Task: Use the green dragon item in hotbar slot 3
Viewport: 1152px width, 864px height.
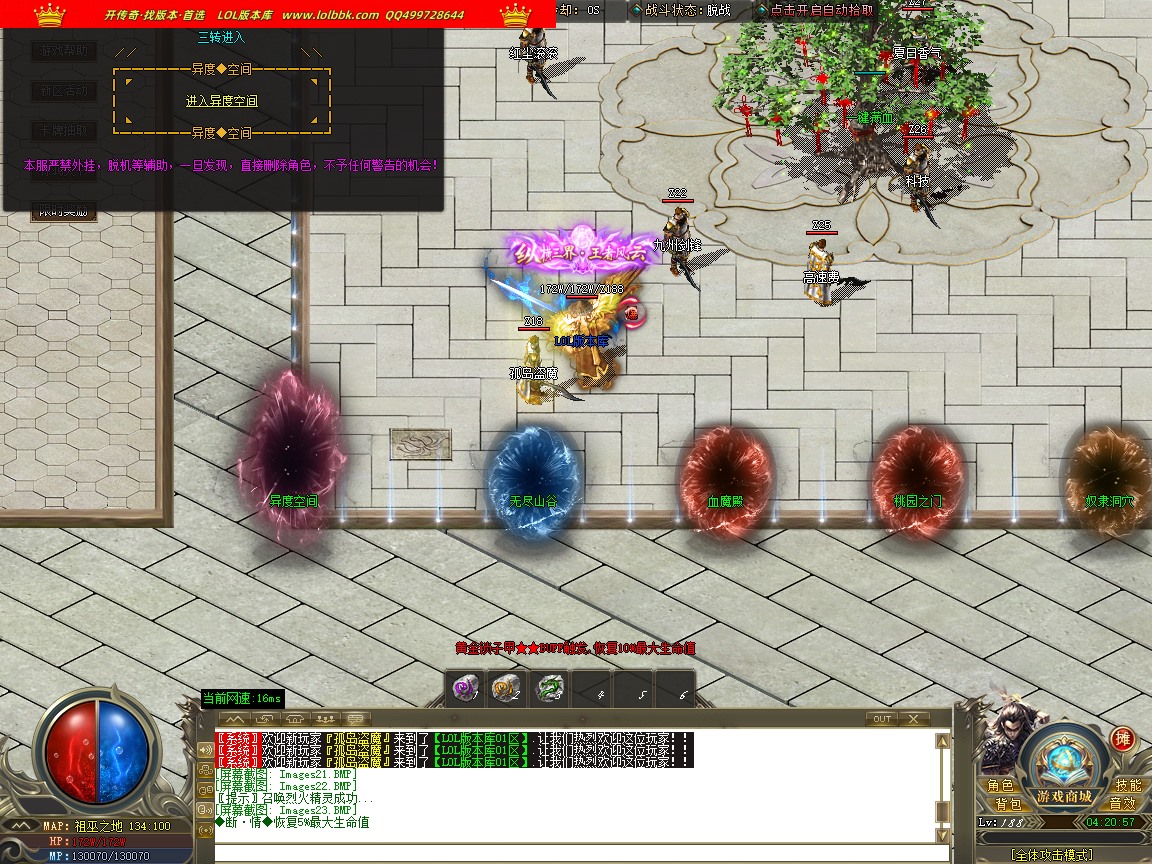Action: (550, 688)
